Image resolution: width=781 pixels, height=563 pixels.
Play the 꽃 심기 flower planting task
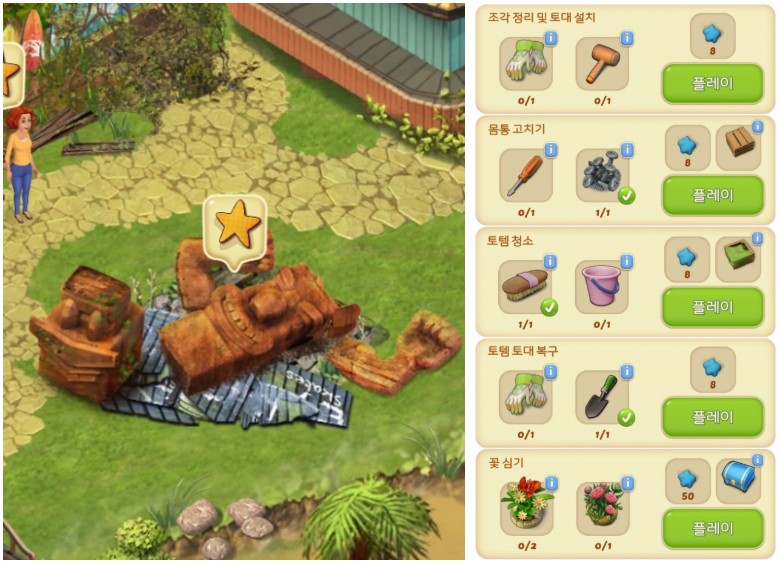[712, 528]
